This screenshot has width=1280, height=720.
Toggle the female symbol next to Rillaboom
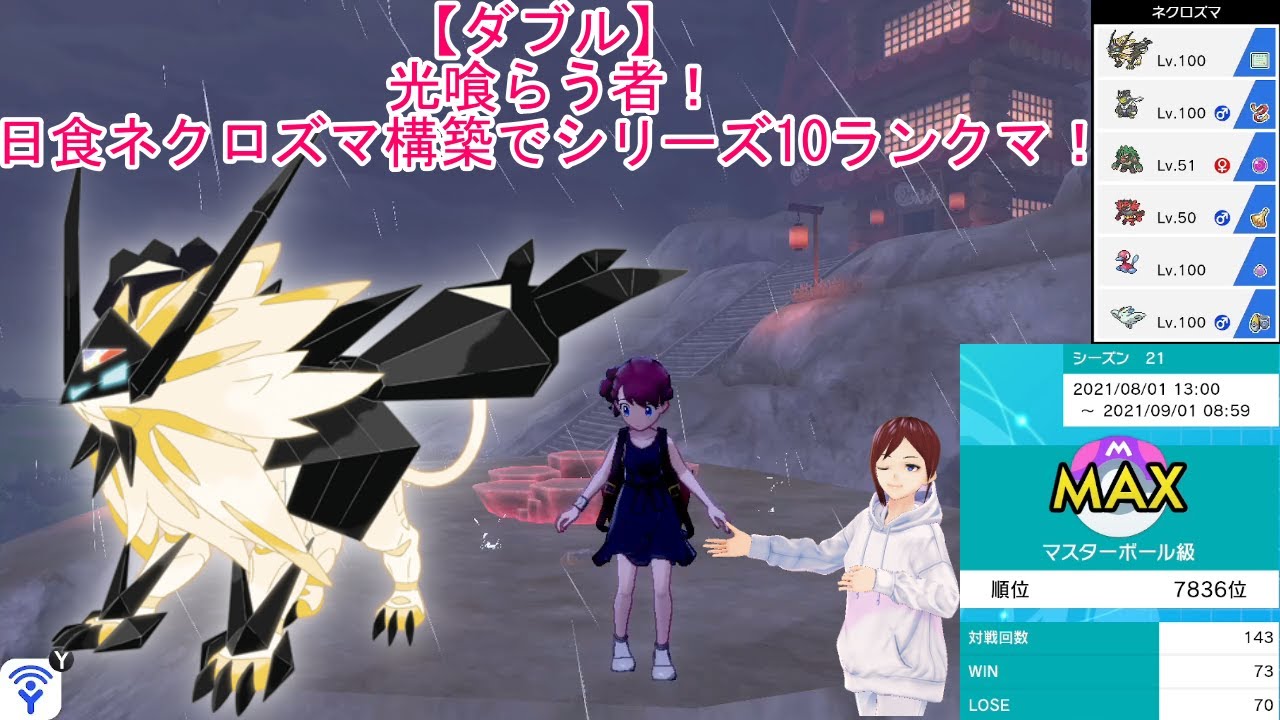click(x=1222, y=164)
